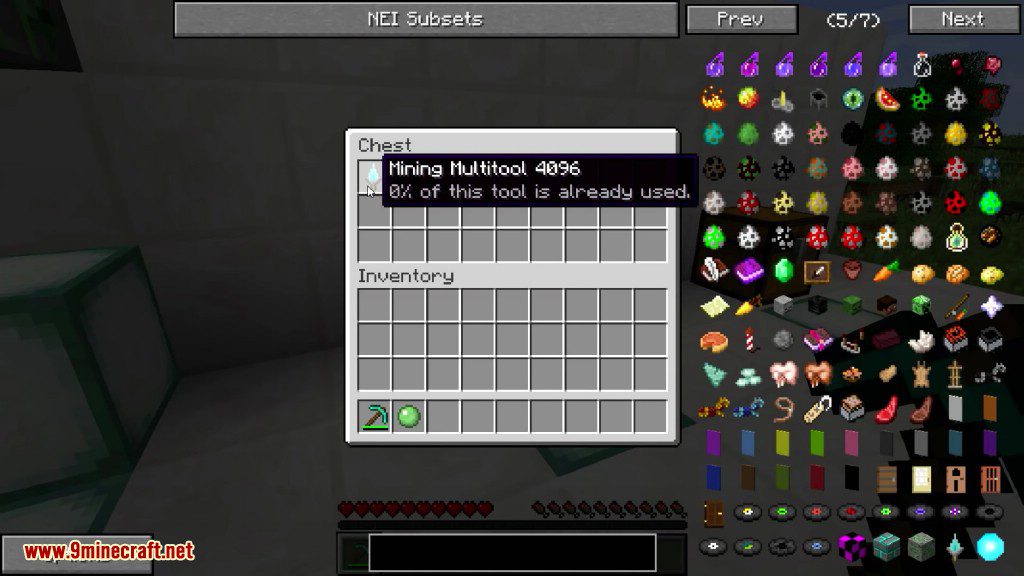Screen dimensions: 1024x576
Task: Pick the melon slice item icon
Action: 887,99
